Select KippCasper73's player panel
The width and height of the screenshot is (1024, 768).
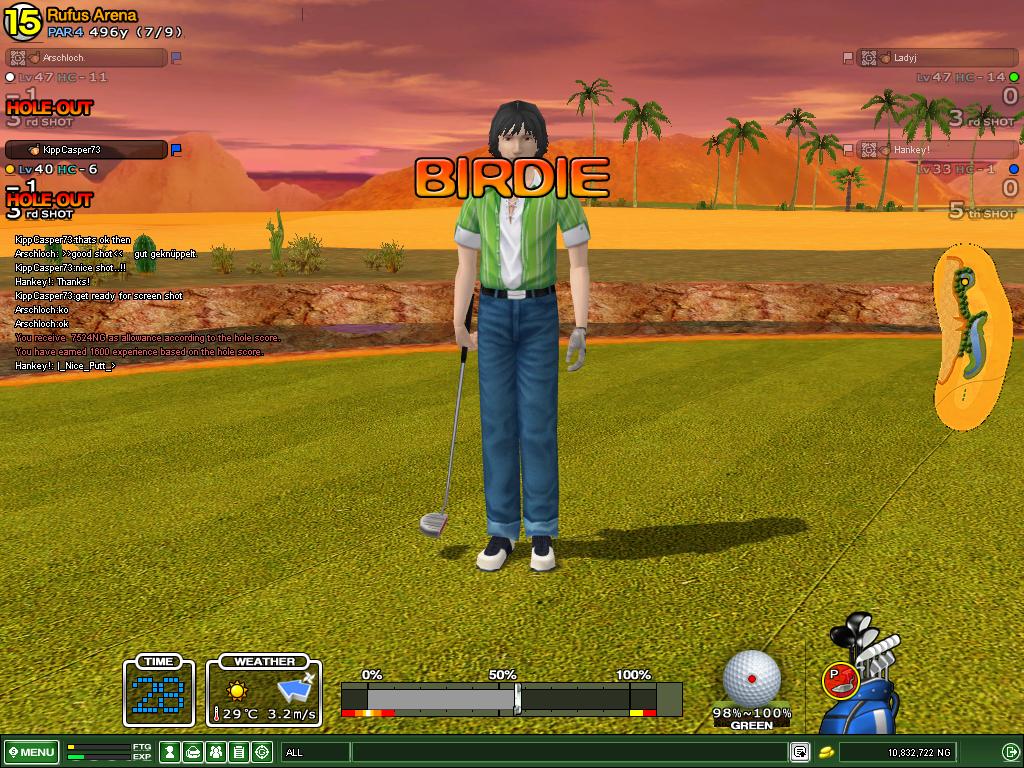tap(86, 150)
